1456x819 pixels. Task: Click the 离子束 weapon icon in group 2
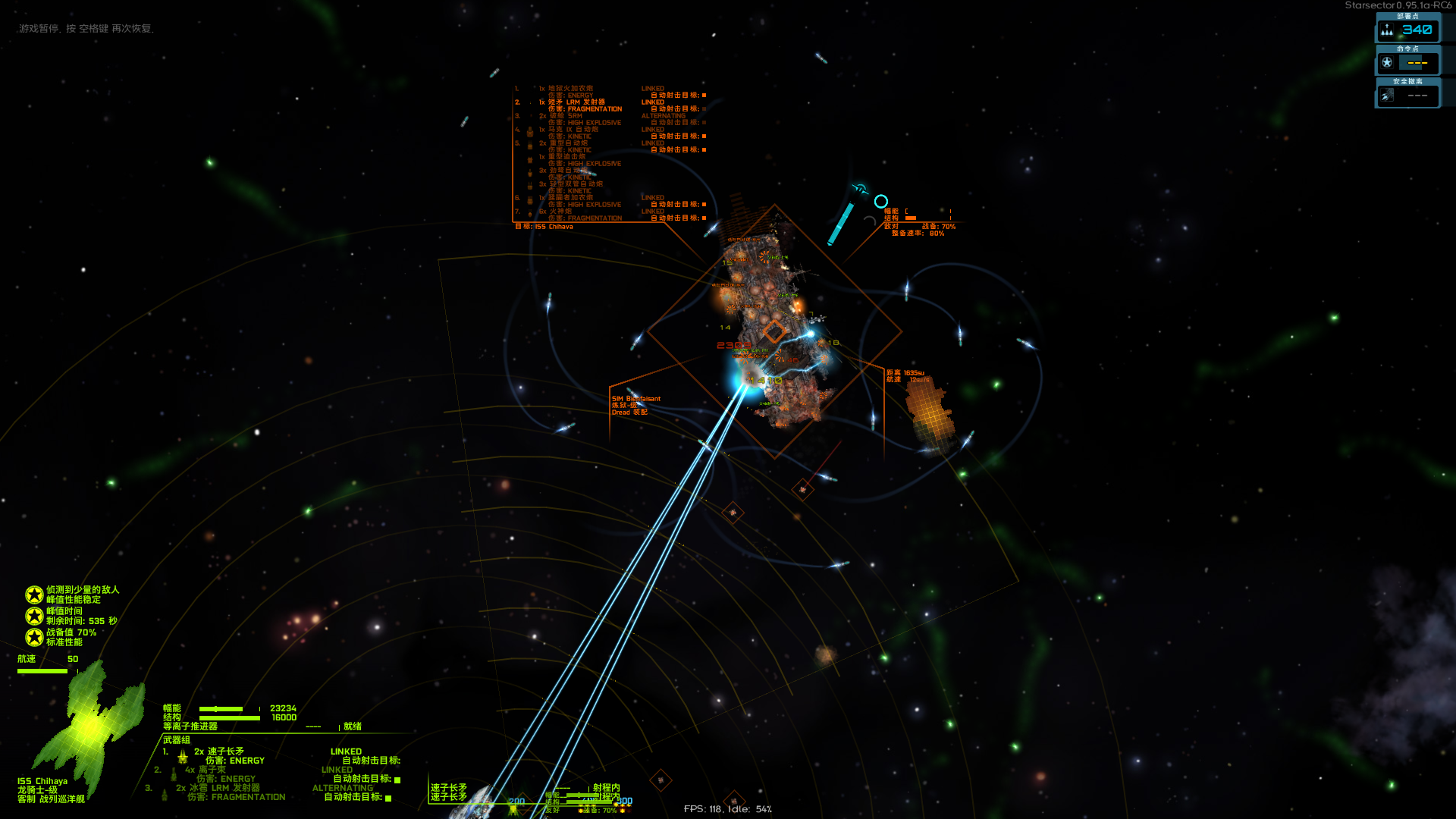tap(173, 774)
